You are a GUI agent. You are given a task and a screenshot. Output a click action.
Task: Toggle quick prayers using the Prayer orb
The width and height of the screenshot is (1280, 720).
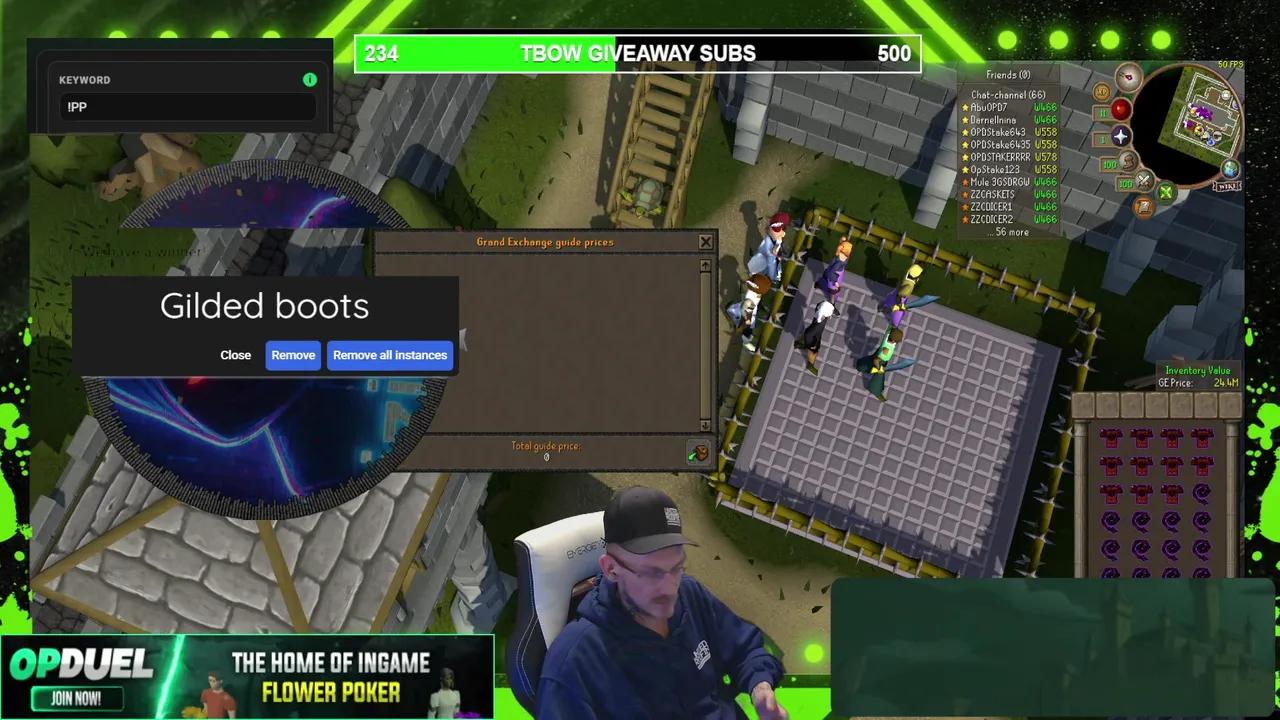point(1121,136)
